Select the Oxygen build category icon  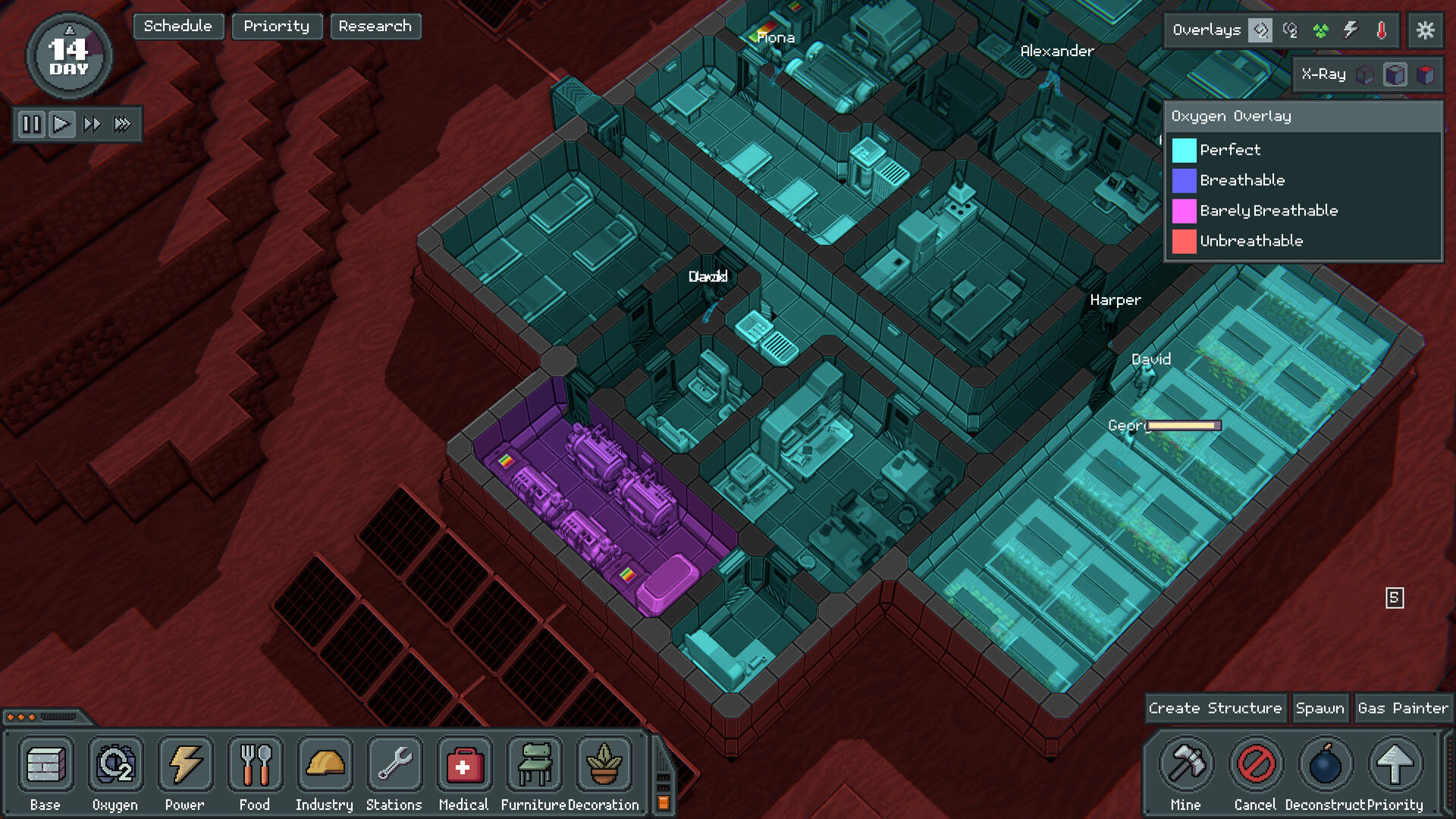pos(115,764)
